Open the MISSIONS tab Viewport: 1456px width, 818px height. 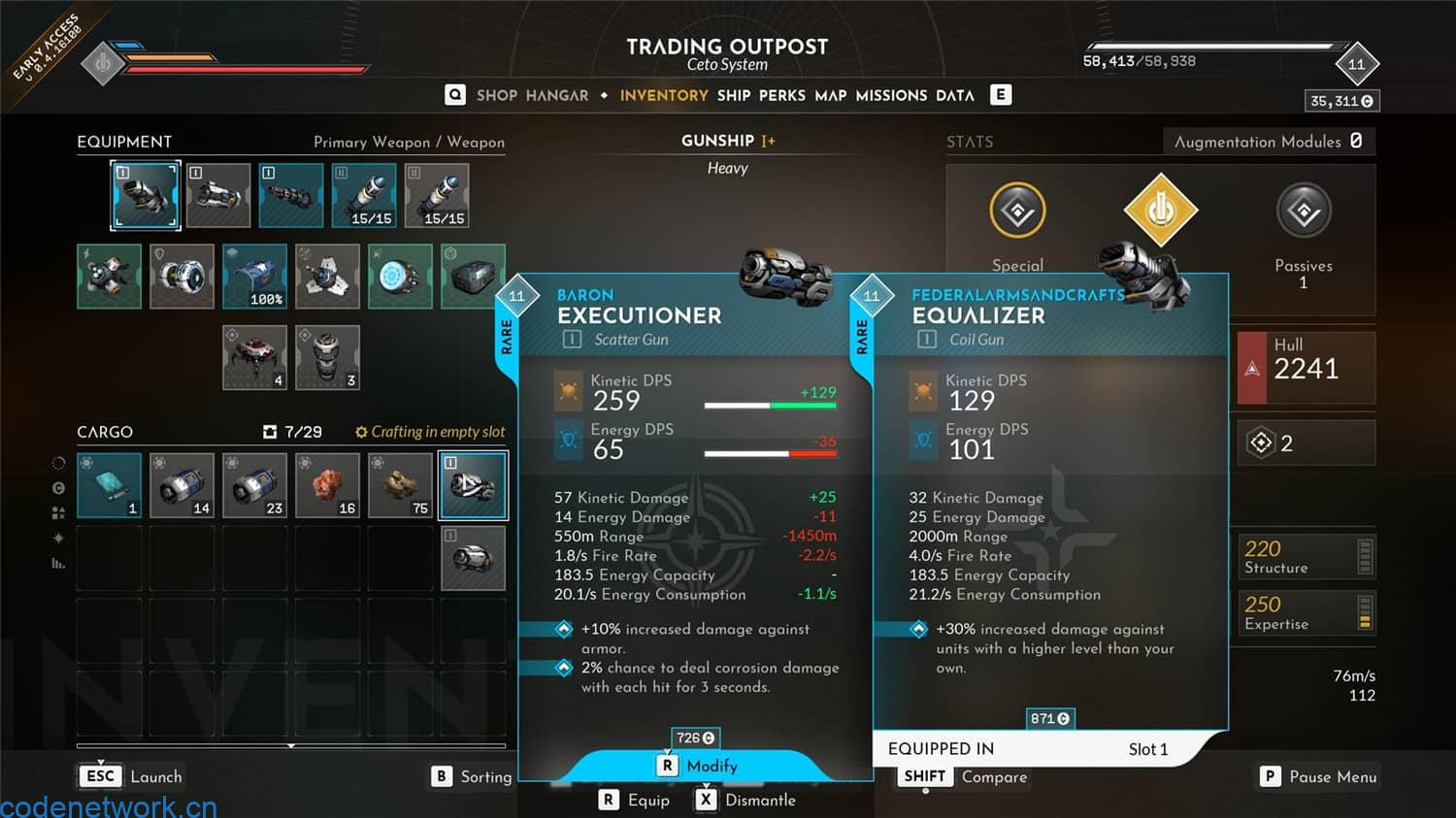[891, 95]
